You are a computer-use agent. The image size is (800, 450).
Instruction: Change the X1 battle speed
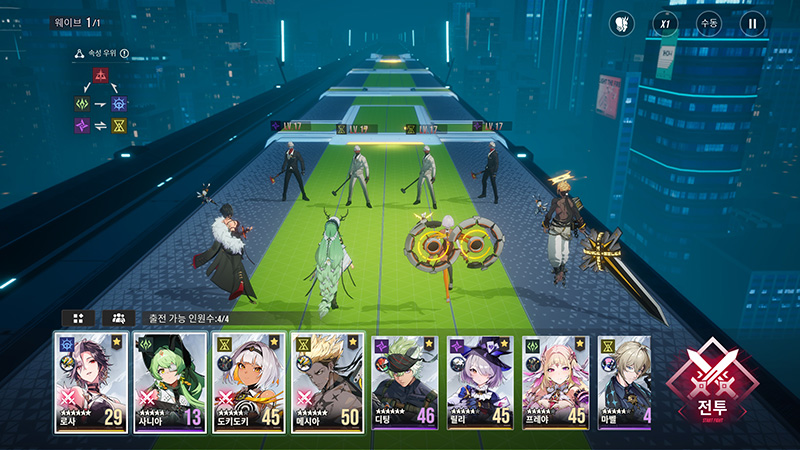665,23
